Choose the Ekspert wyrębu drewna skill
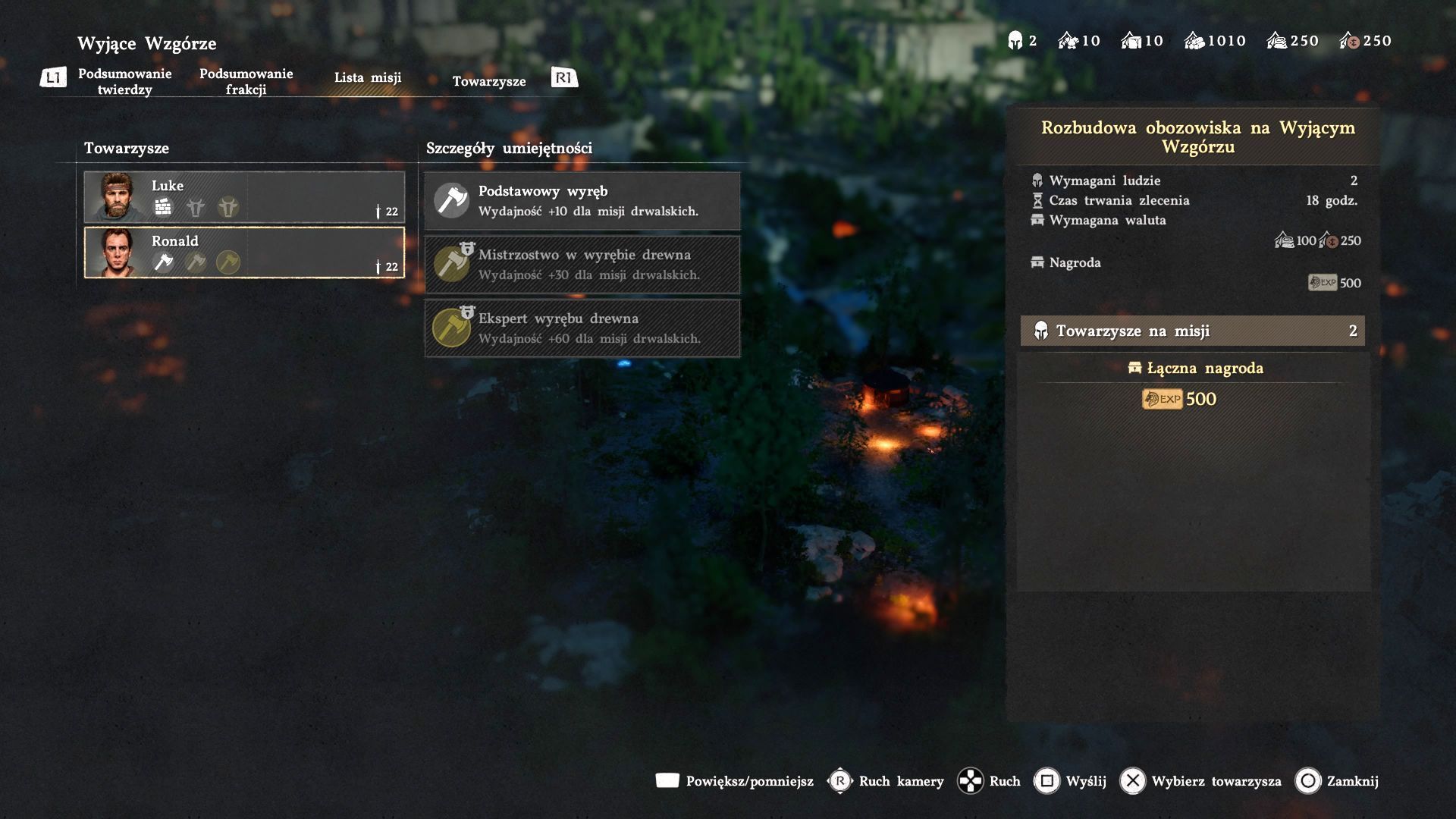This screenshot has width=1456, height=819. click(x=582, y=328)
